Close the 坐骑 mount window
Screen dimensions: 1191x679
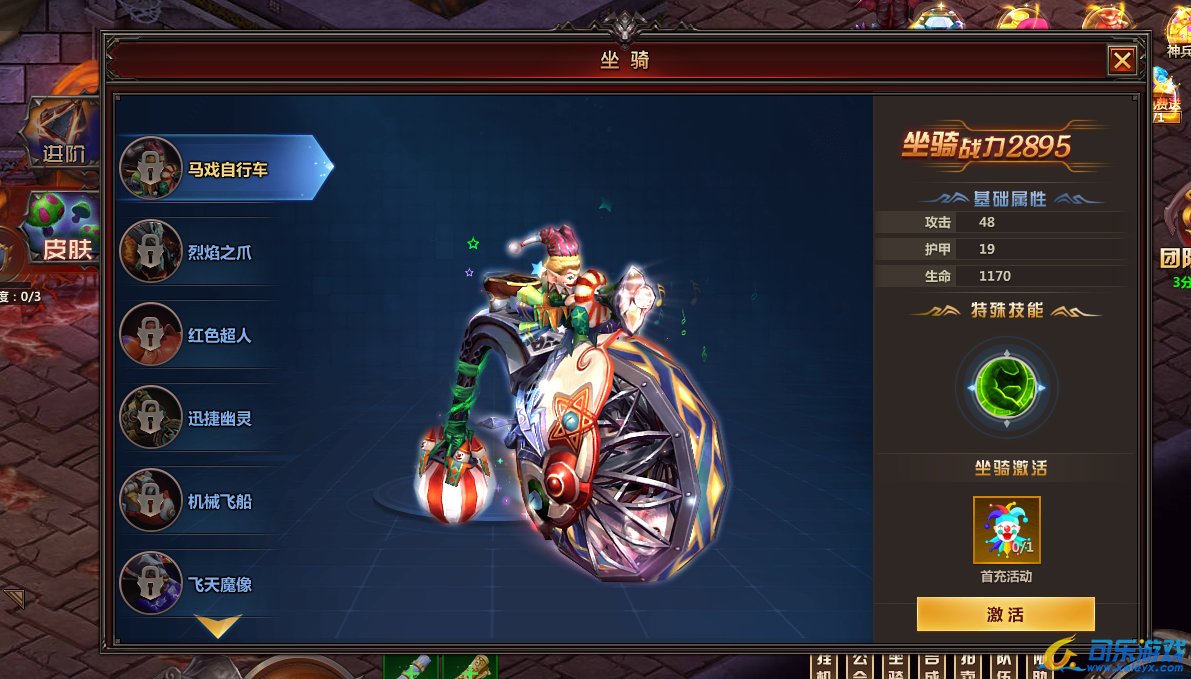pos(1122,61)
